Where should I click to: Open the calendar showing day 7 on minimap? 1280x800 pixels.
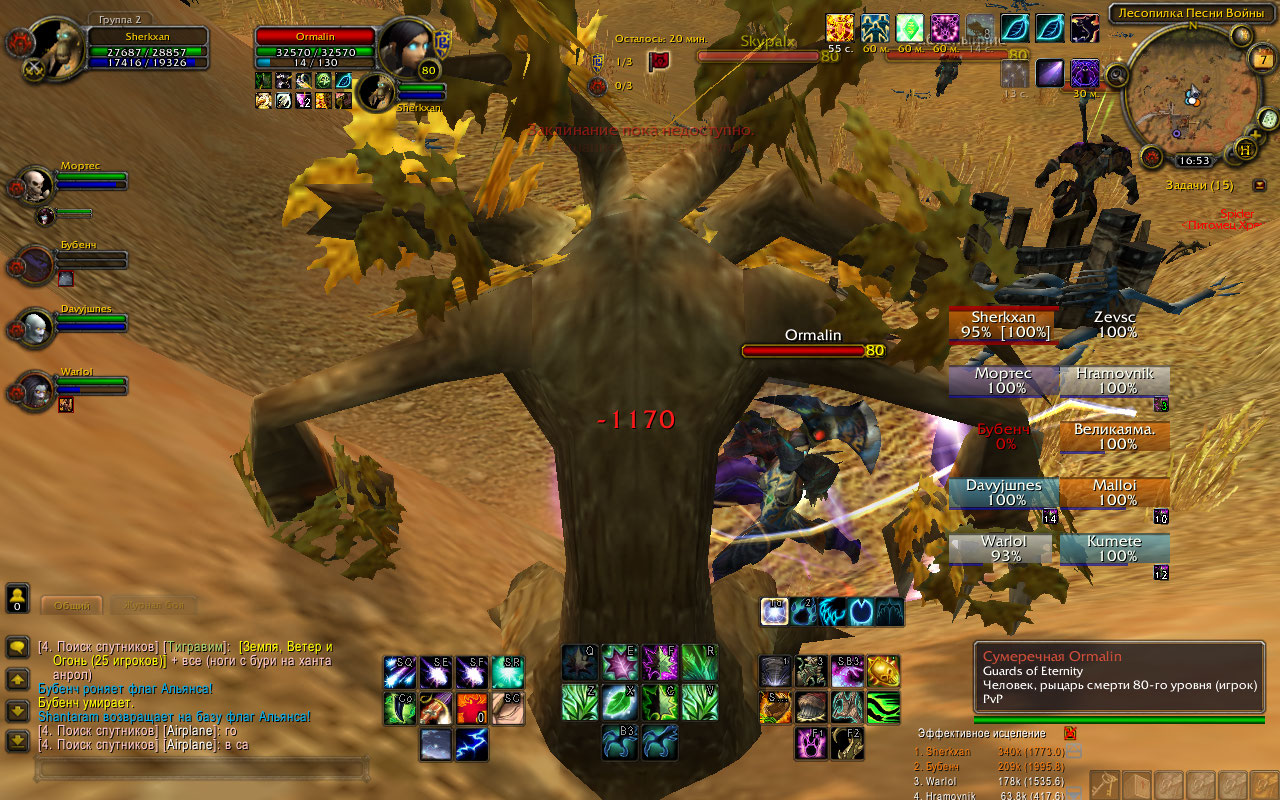1262,59
